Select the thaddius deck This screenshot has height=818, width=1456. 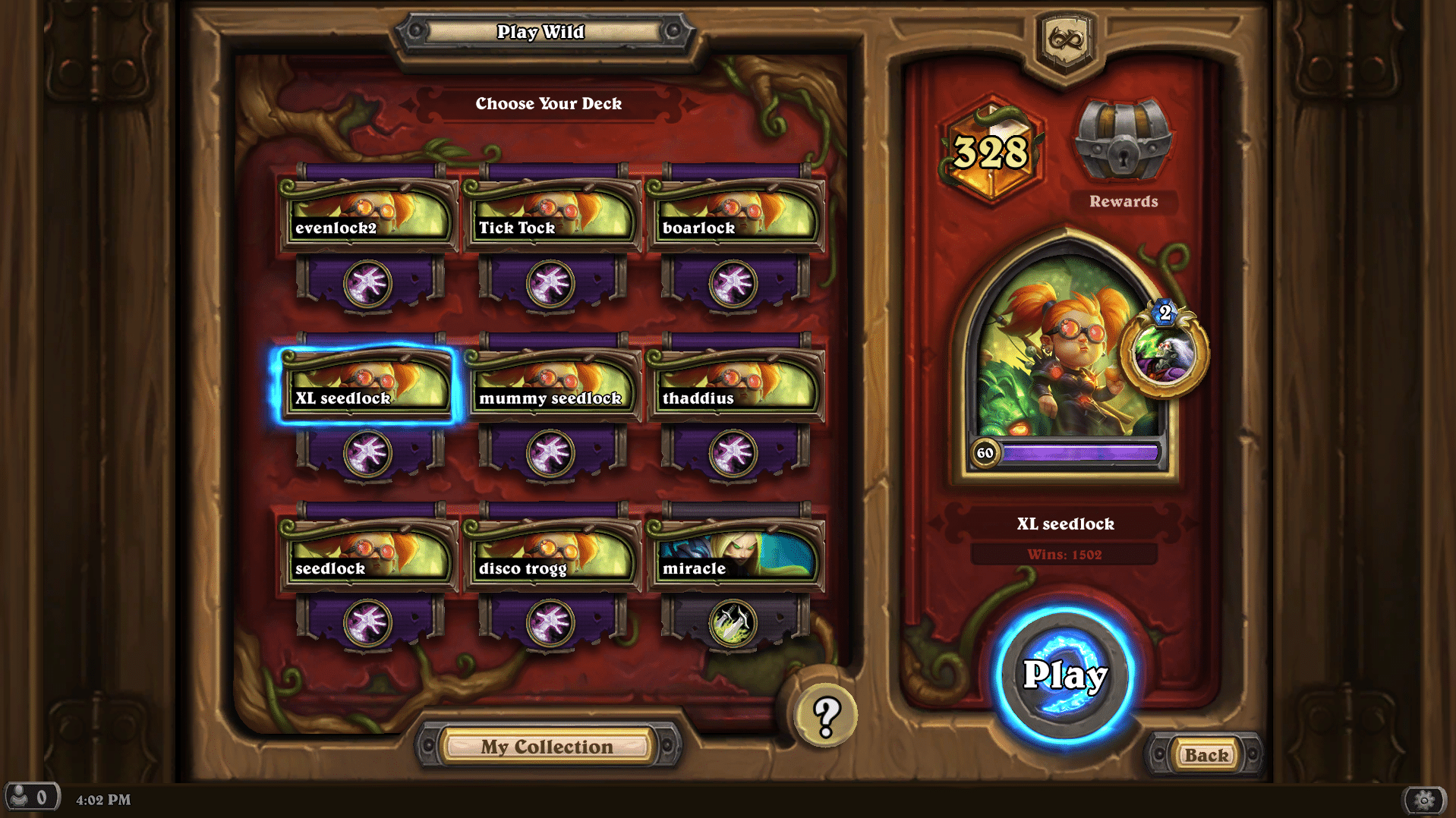[x=734, y=387]
